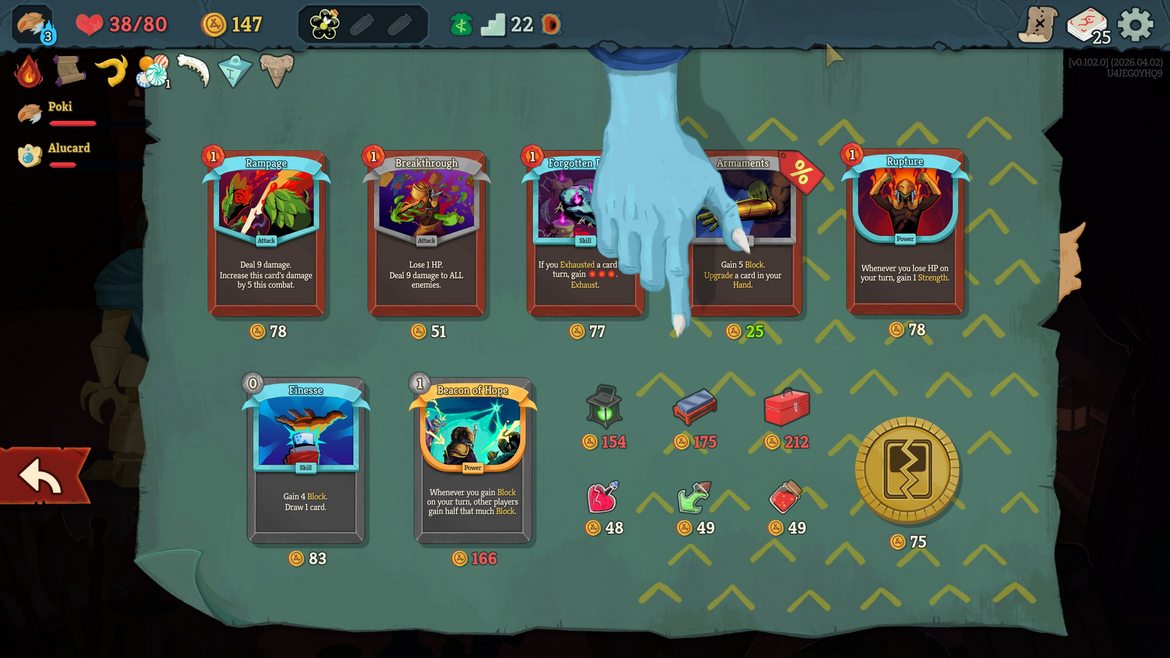This screenshot has width=1170, height=658.
Task: Choose the Beacon of Hope card
Action: click(473, 460)
